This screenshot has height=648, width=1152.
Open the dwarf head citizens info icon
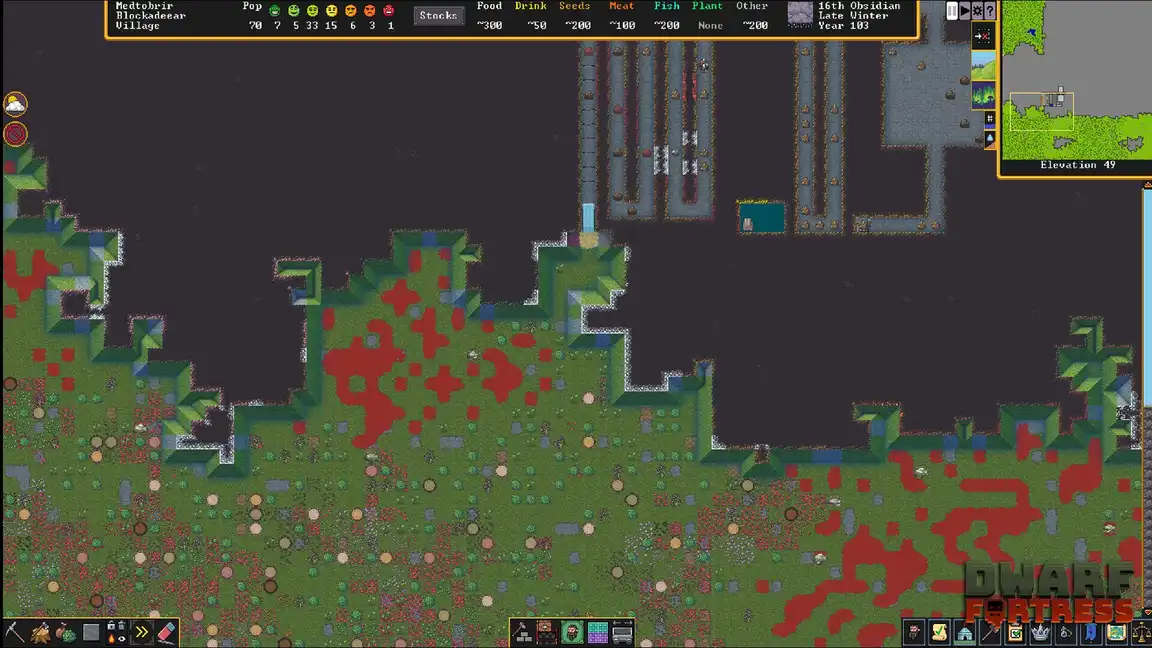(914, 632)
